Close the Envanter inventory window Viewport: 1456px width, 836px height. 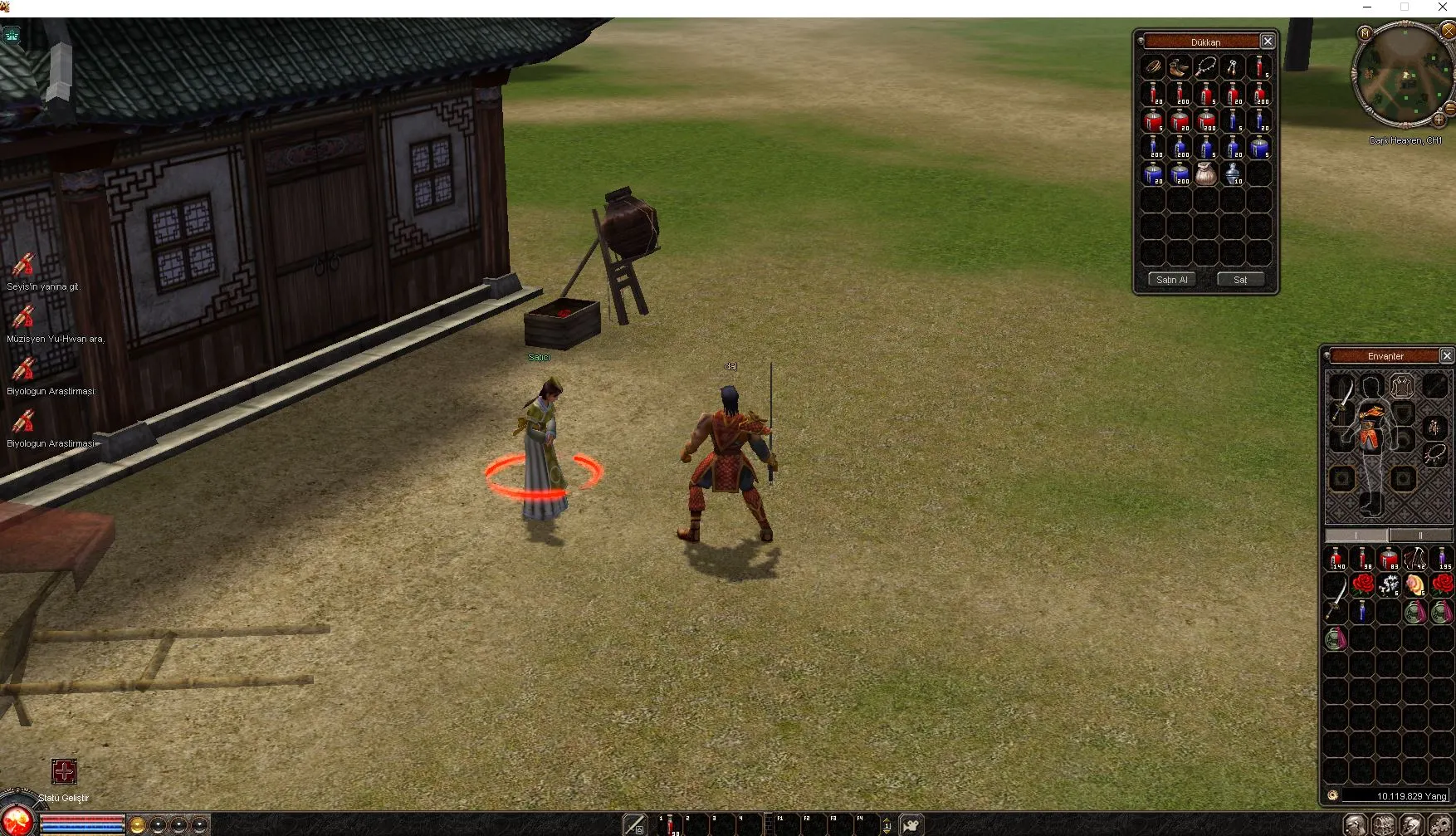(1447, 356)
